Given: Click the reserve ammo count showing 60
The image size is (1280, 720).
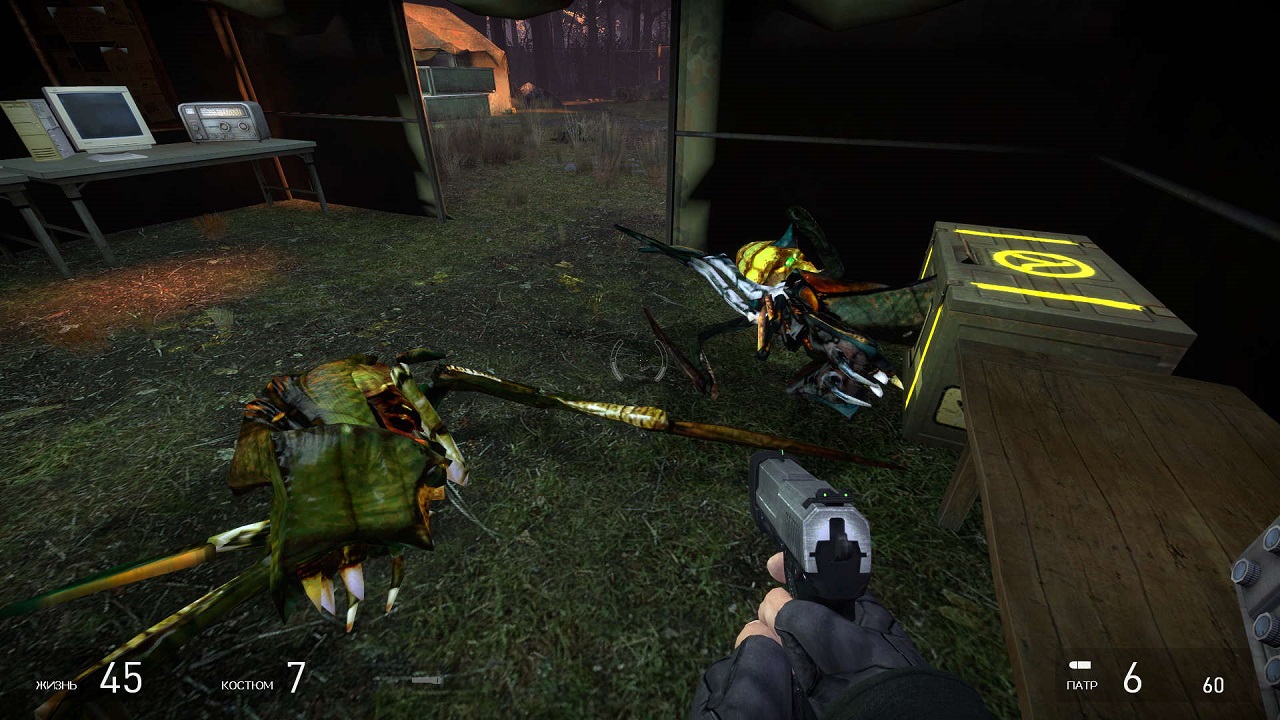Looking at the screenshot, I should [1212, 686].
